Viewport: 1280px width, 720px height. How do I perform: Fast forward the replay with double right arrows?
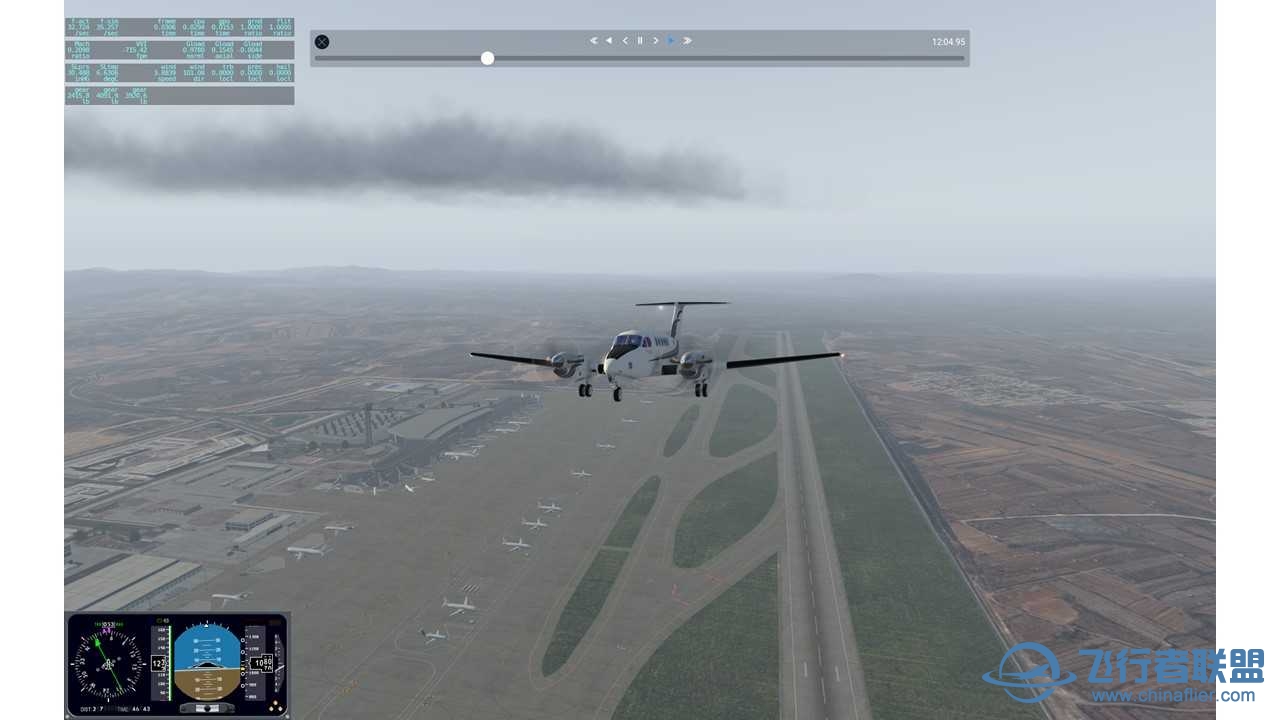pyautogui.click(x=687, y=41)
